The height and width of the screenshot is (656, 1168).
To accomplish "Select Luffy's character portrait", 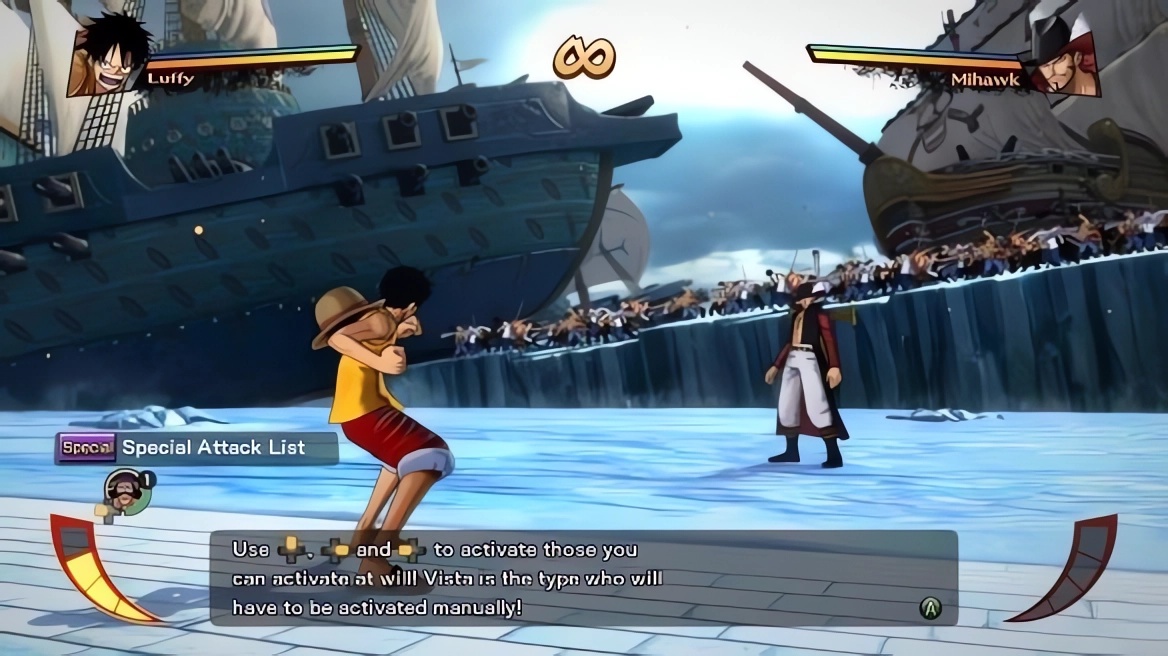I will point(107,58).
